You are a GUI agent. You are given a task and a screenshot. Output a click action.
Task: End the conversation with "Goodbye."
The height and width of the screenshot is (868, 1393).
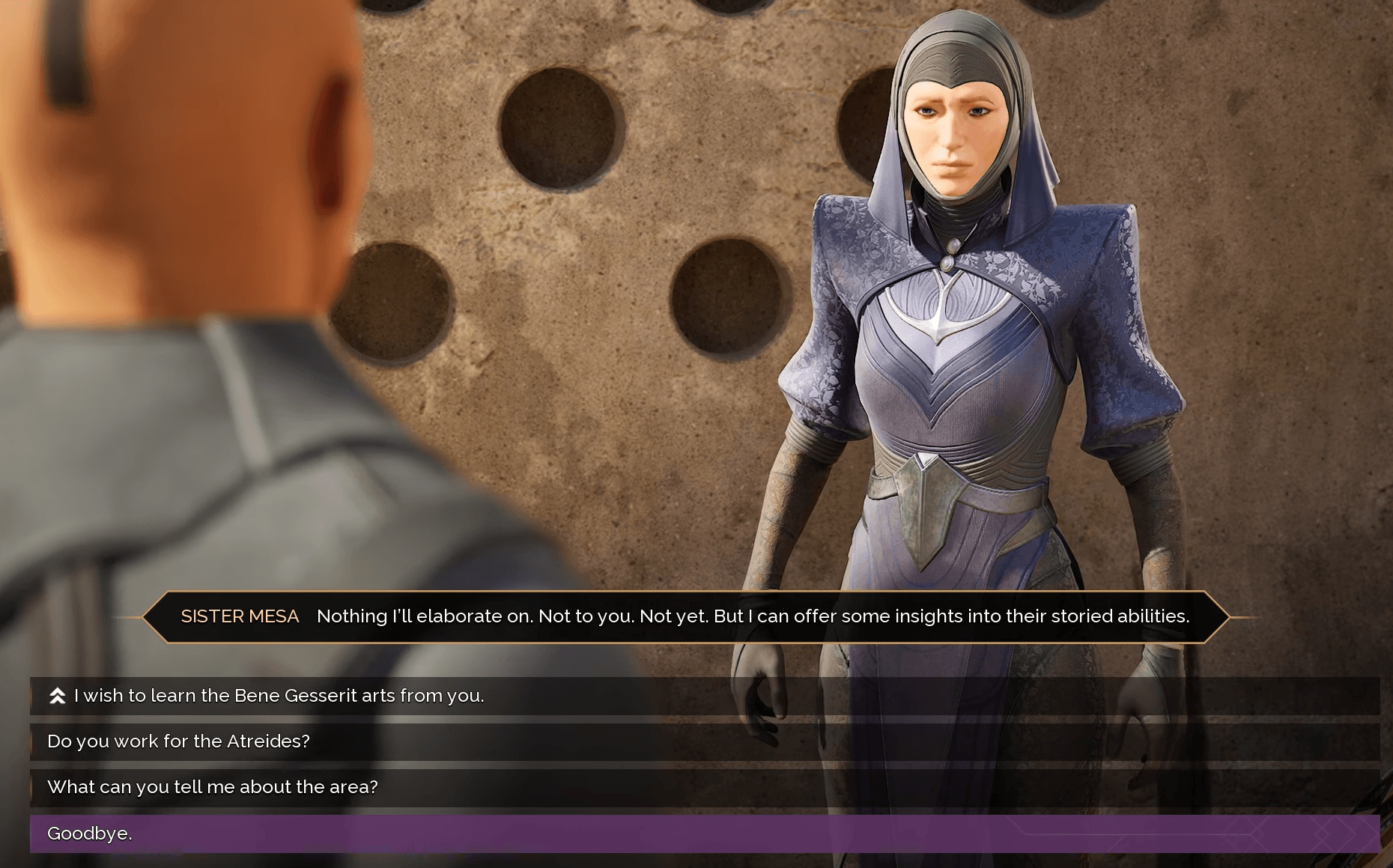click(x=90, y=834)
